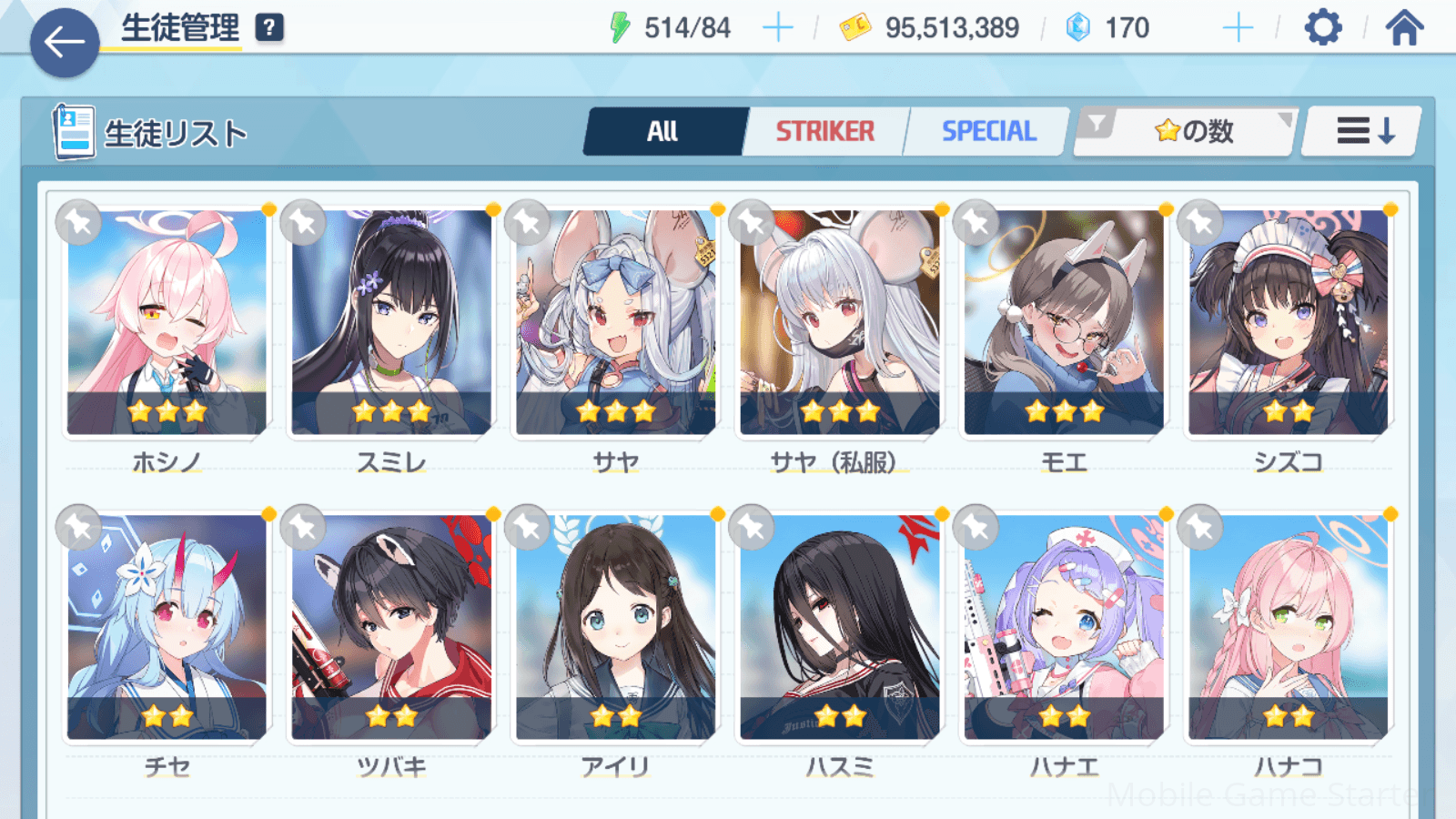Select the All students tab
Screen dimensions: 1456x819
click(x=663, y=132)
